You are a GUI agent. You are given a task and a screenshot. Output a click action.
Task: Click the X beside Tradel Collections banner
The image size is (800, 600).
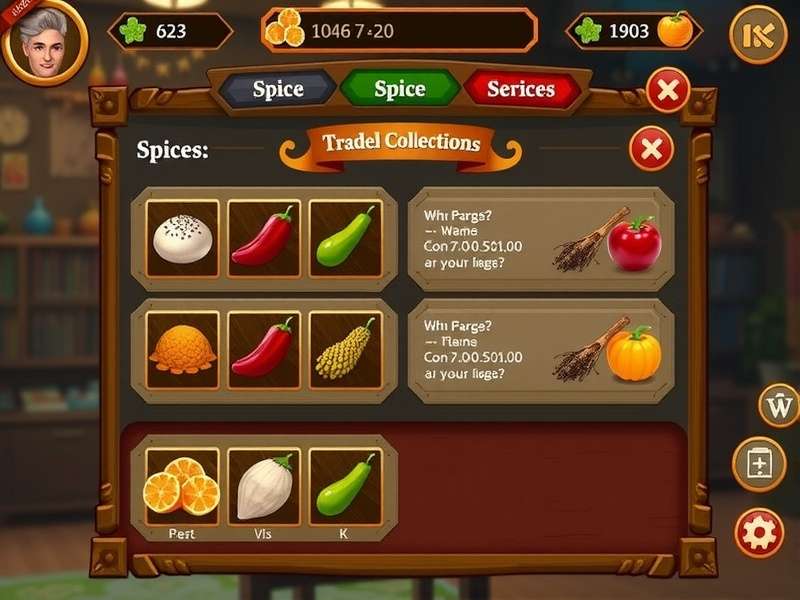651,150
